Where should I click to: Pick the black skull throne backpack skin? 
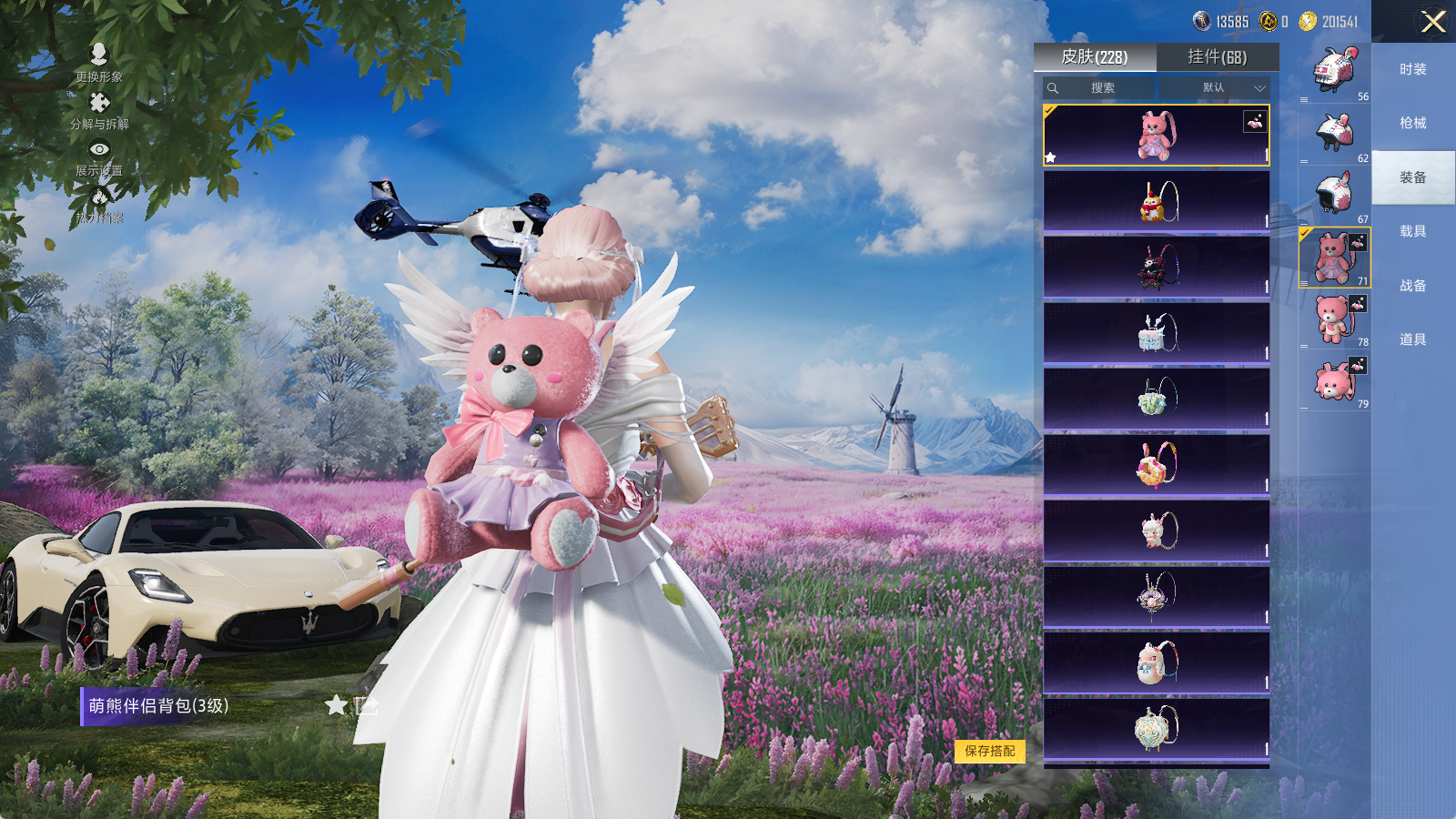1156,267
